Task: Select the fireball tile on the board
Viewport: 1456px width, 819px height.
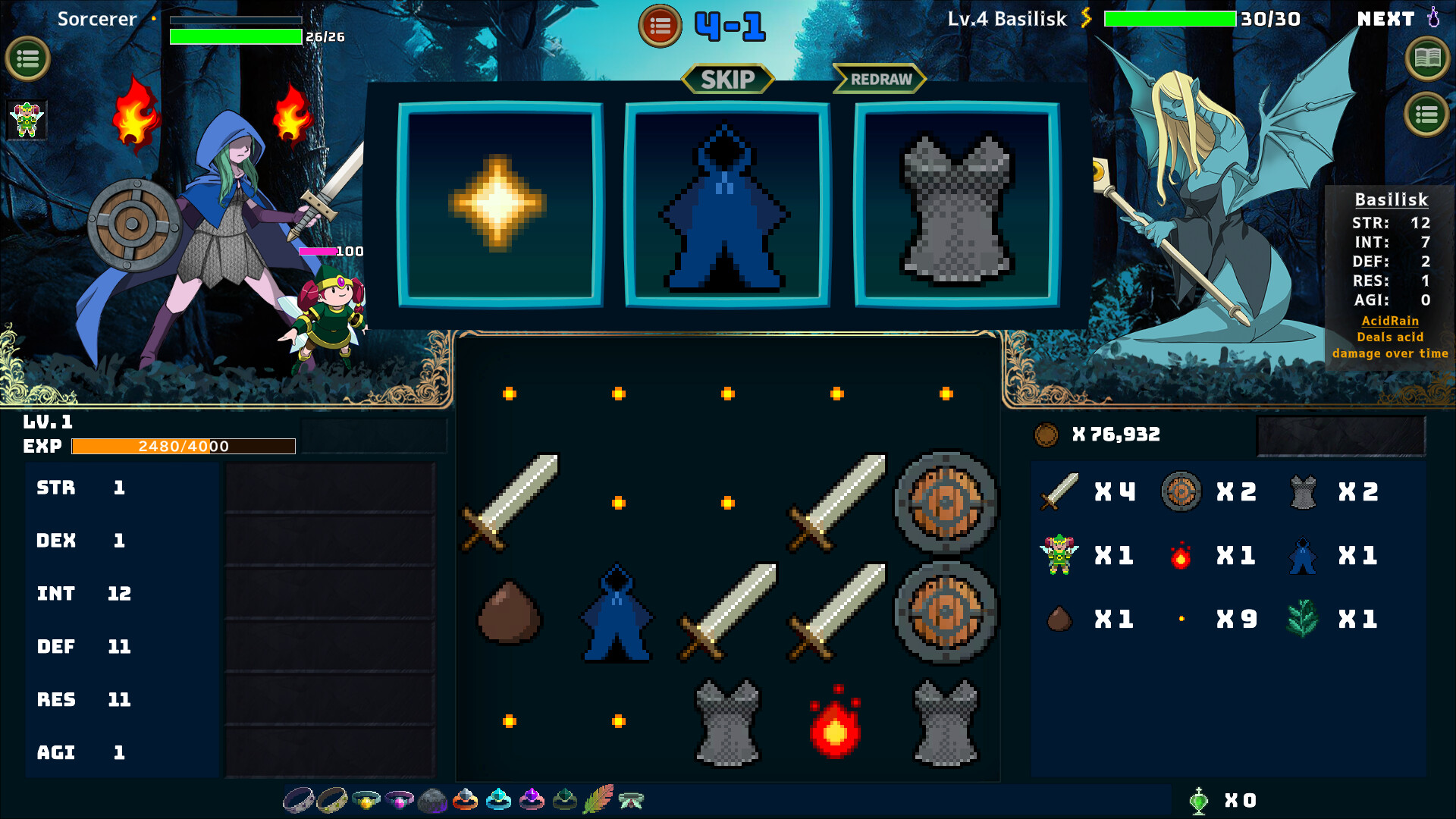Action: click(836, 723)
